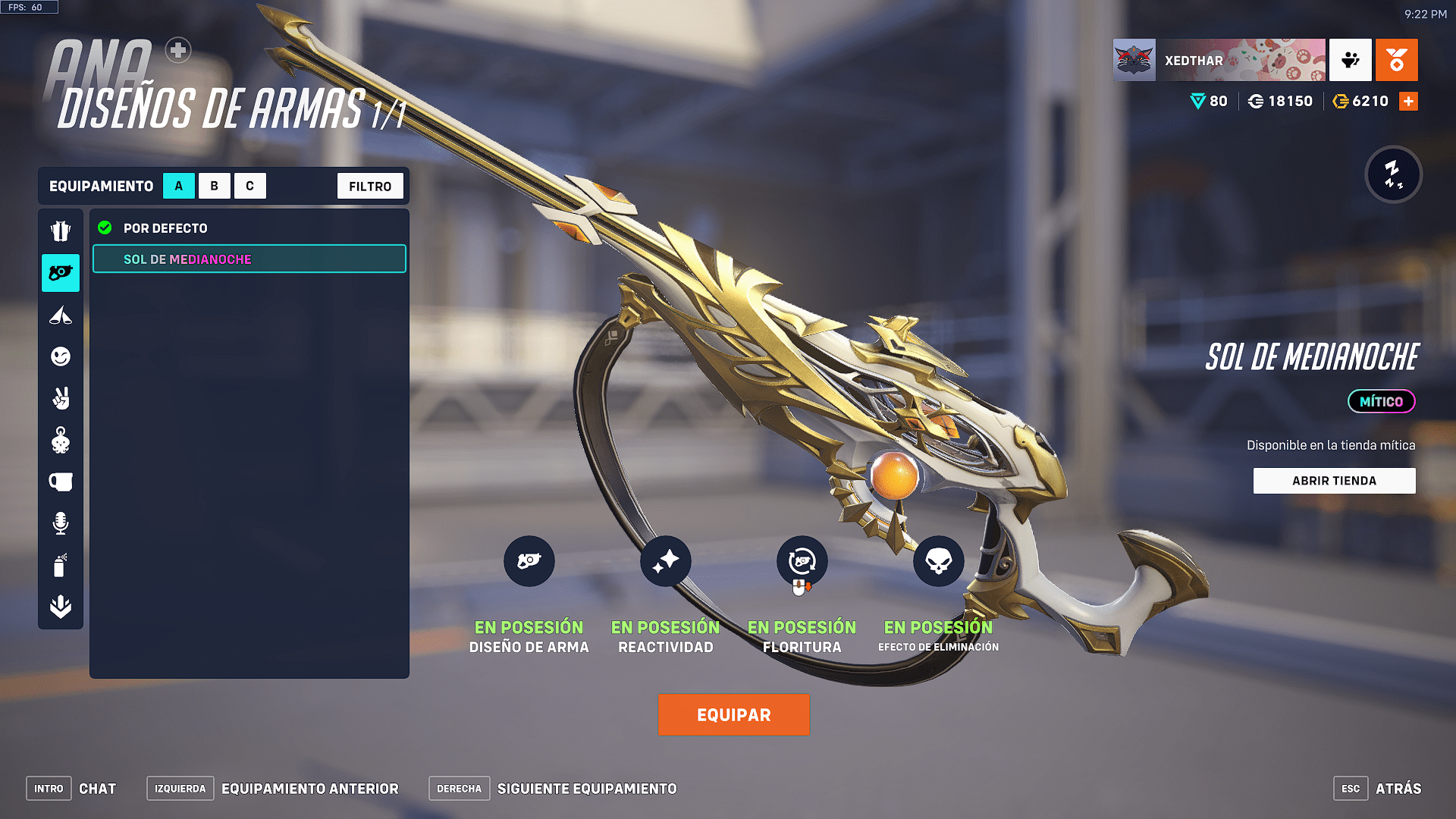Open the emotes category (winking face icon)
Screen dimensions: 1456x819
coord(61,356)
